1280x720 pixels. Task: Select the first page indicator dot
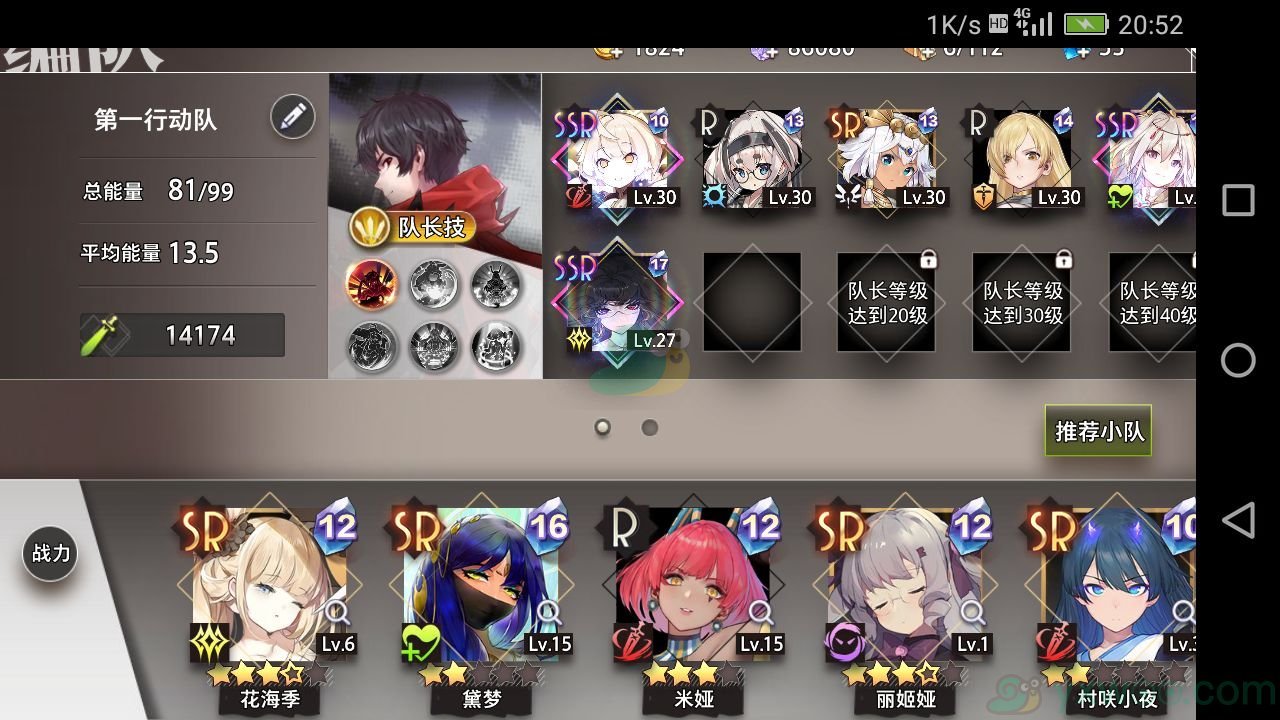[602, 427]
